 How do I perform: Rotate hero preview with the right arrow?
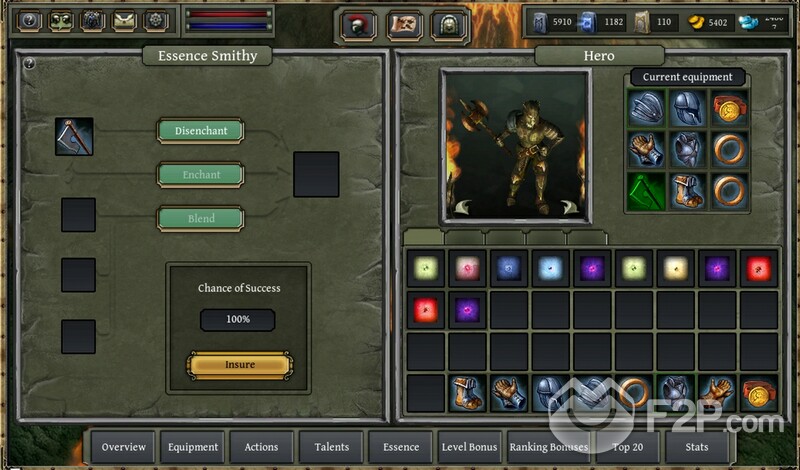[x=570, y=207]
